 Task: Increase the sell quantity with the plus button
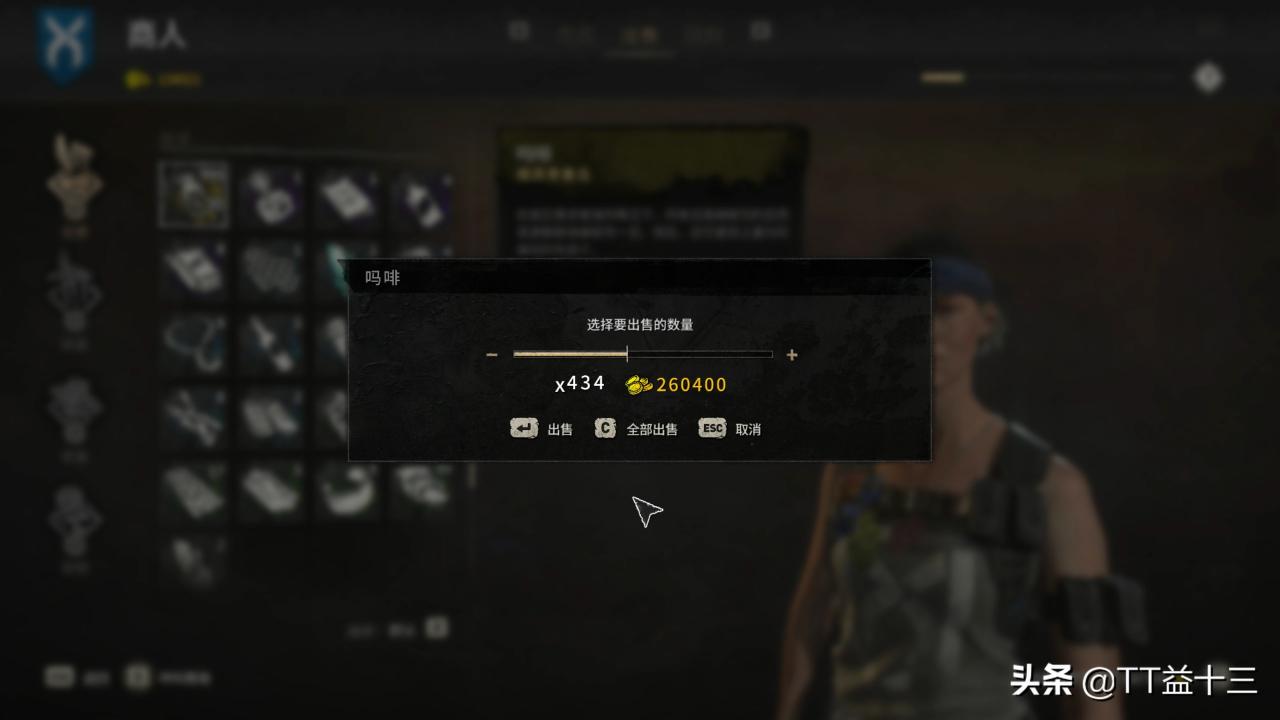(x=792, y=355)
